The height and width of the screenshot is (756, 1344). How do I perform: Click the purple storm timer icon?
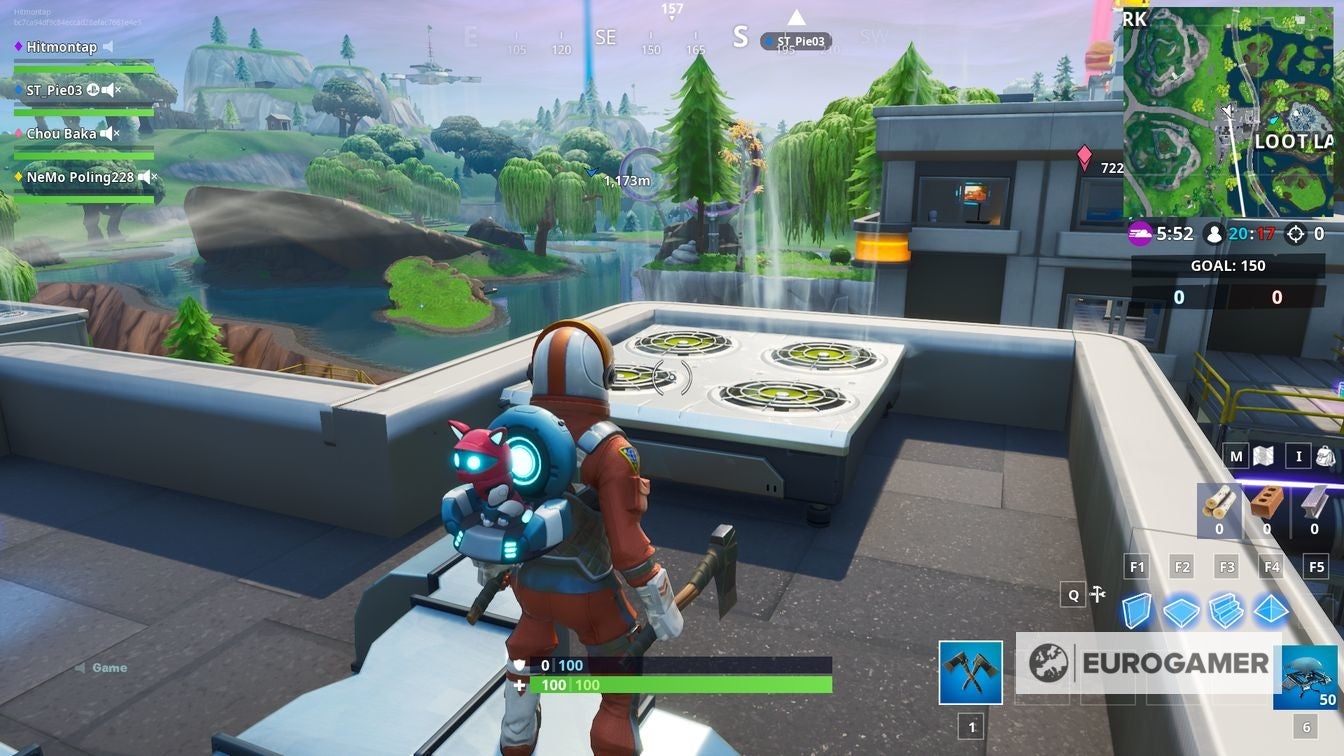1139,232
